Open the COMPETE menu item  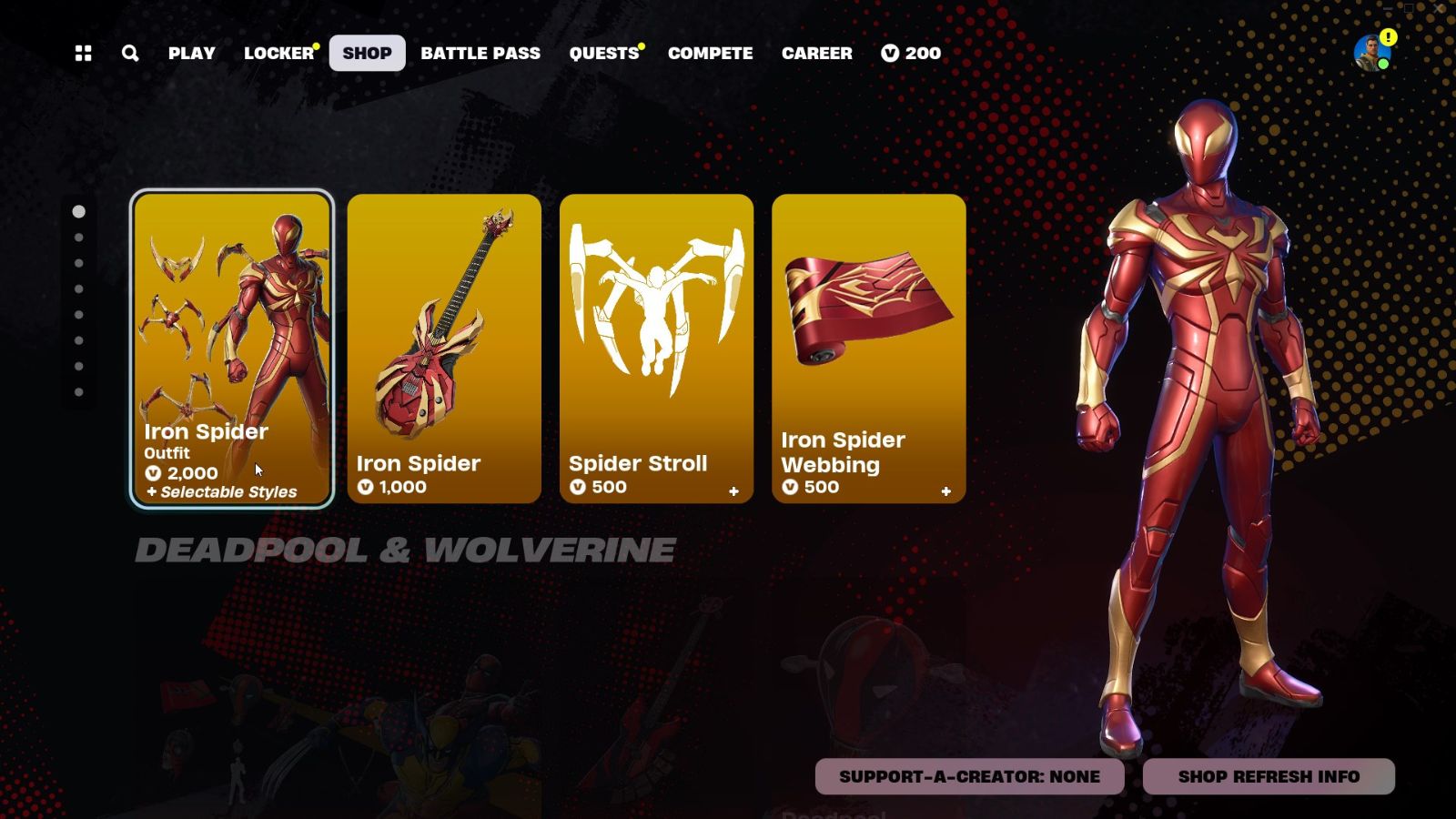point(710,54)
